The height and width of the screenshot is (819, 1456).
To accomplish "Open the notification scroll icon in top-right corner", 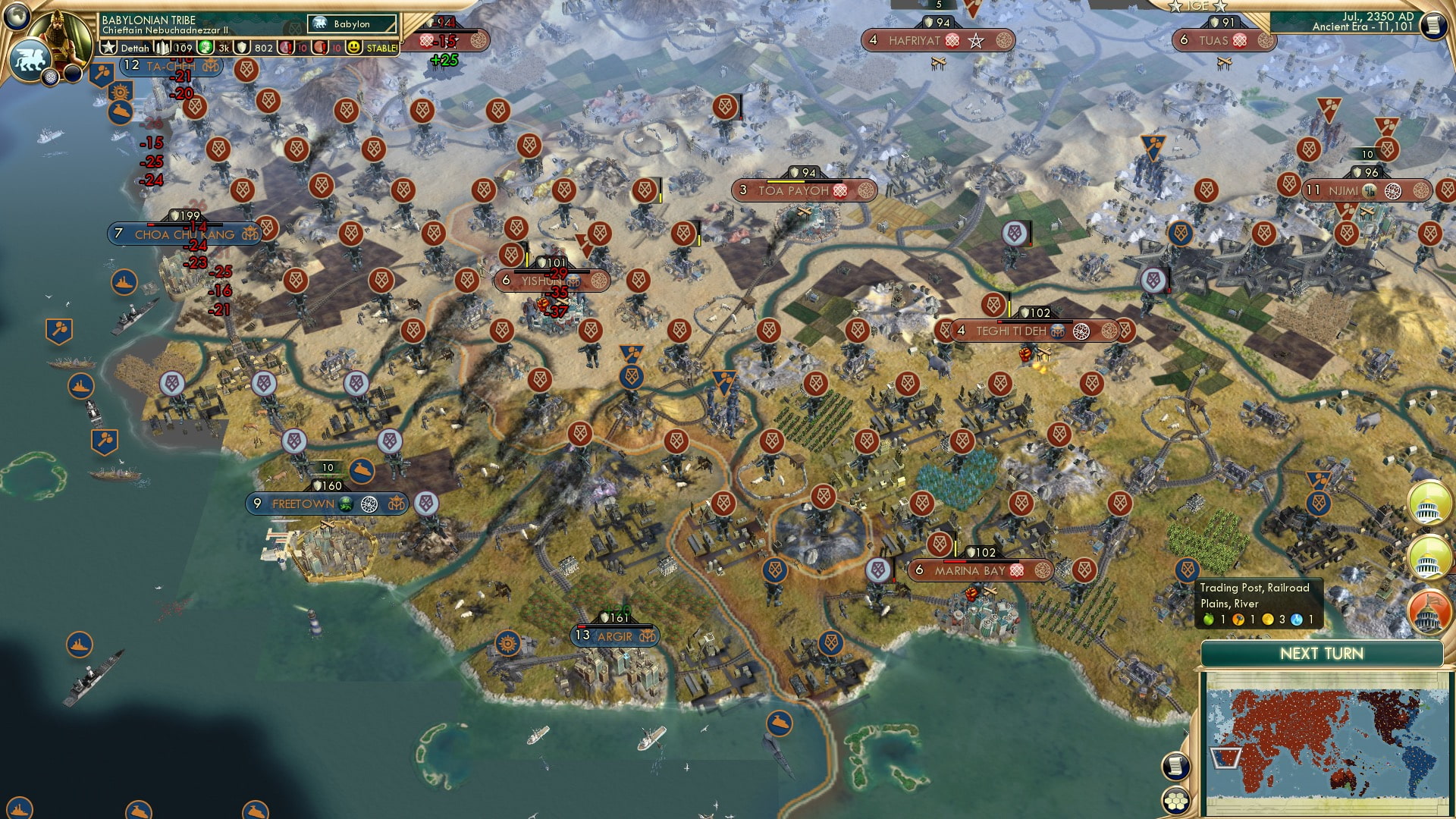I will [x=1432, y=27].
